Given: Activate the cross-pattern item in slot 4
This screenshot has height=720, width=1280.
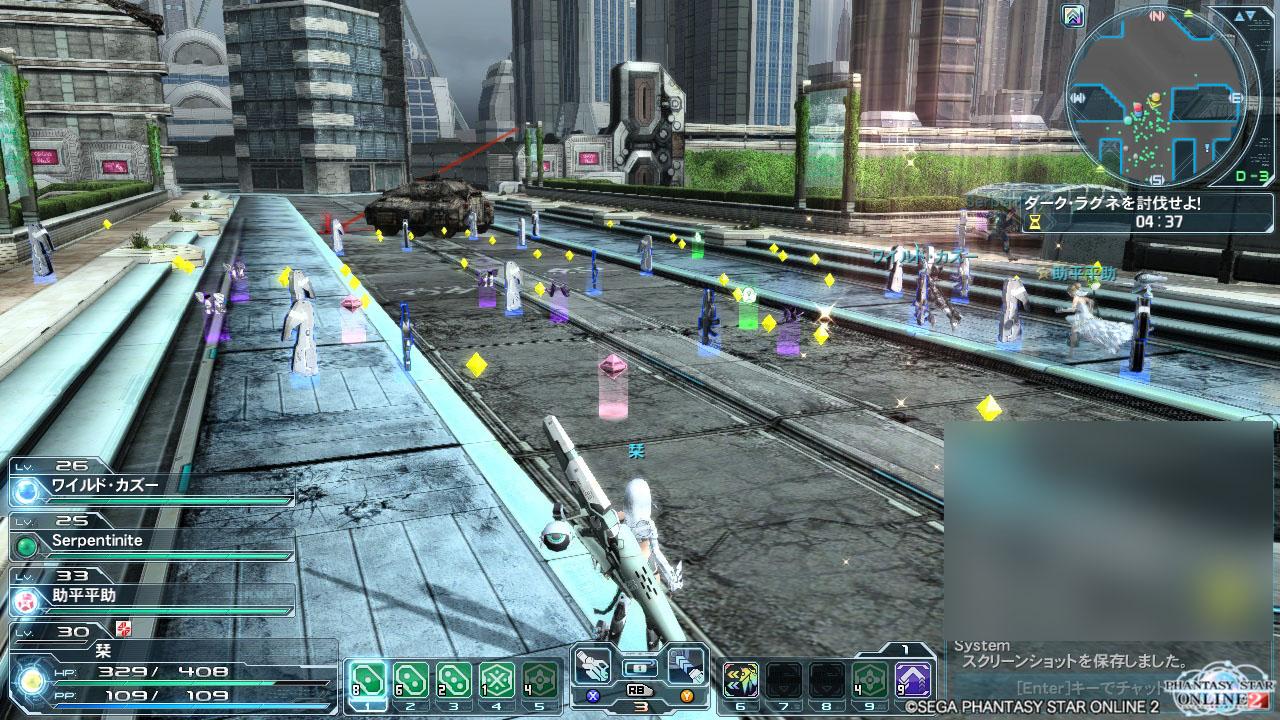Looking at the screenshot, I should click(x=497, y=680).
